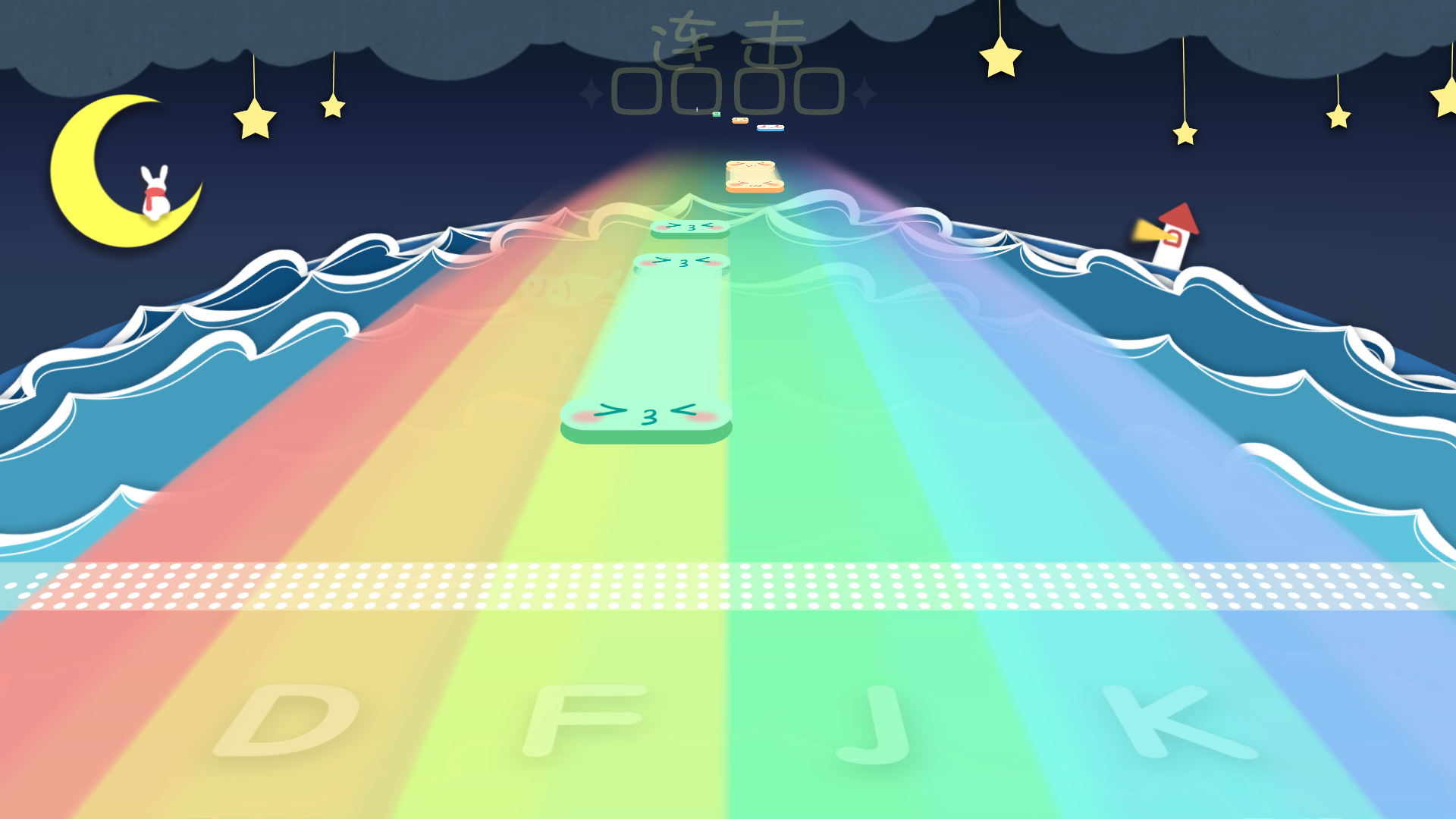Toggle the tiny orange tile above the waves
1456x819 pixels.
[739, 121]
